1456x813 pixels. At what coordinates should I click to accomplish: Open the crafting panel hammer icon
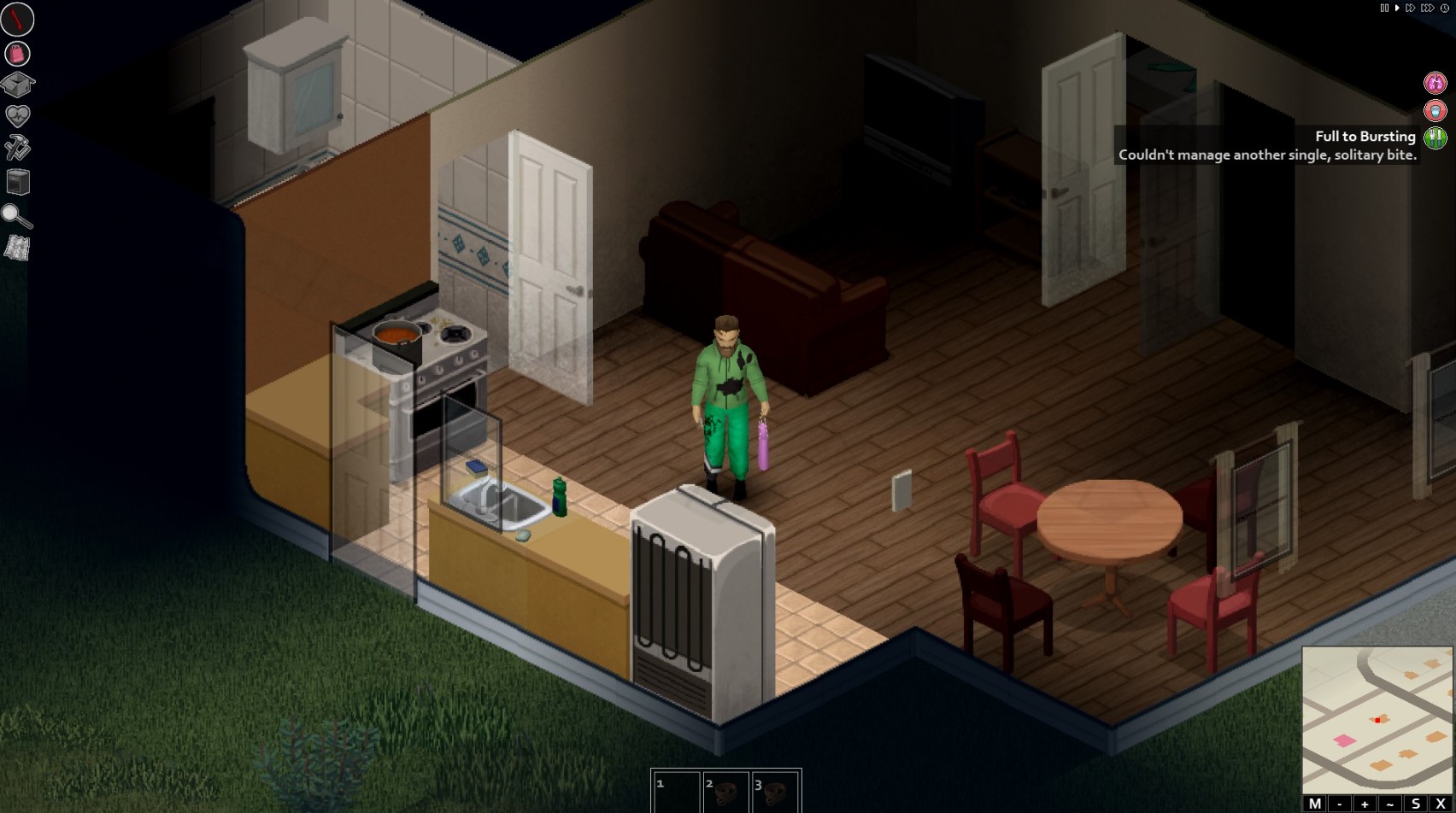point(19,149)
